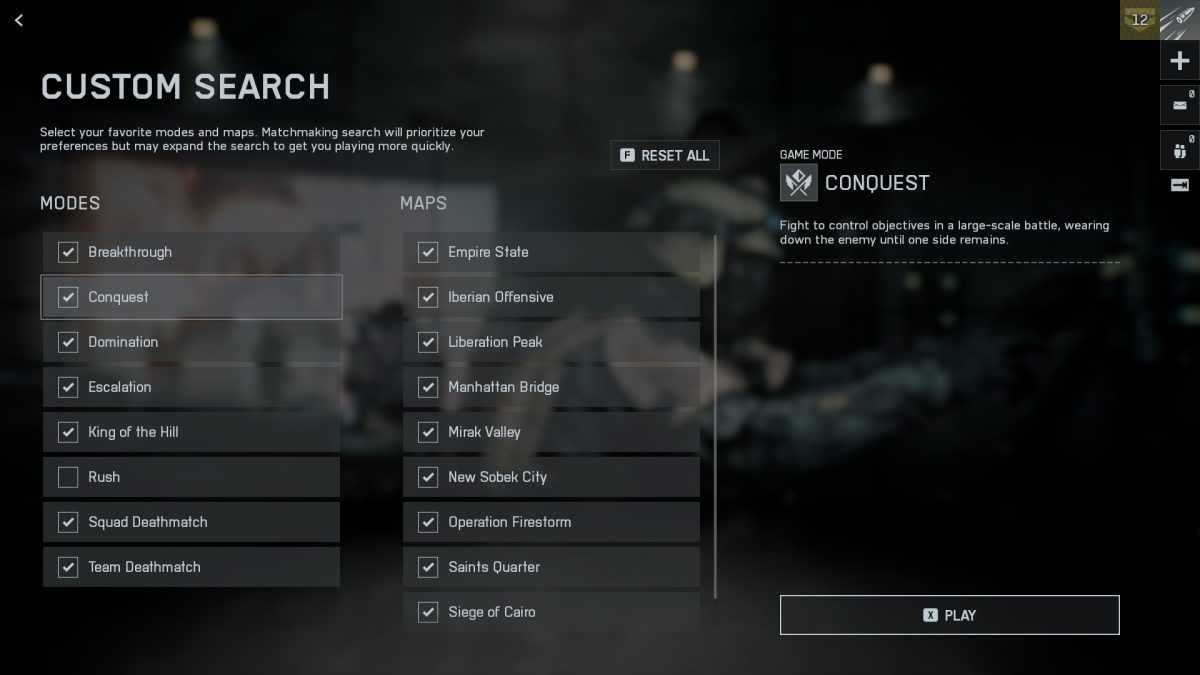Go back using the top-left arrow
The image size is (1200, 675).
coord(19,20)
